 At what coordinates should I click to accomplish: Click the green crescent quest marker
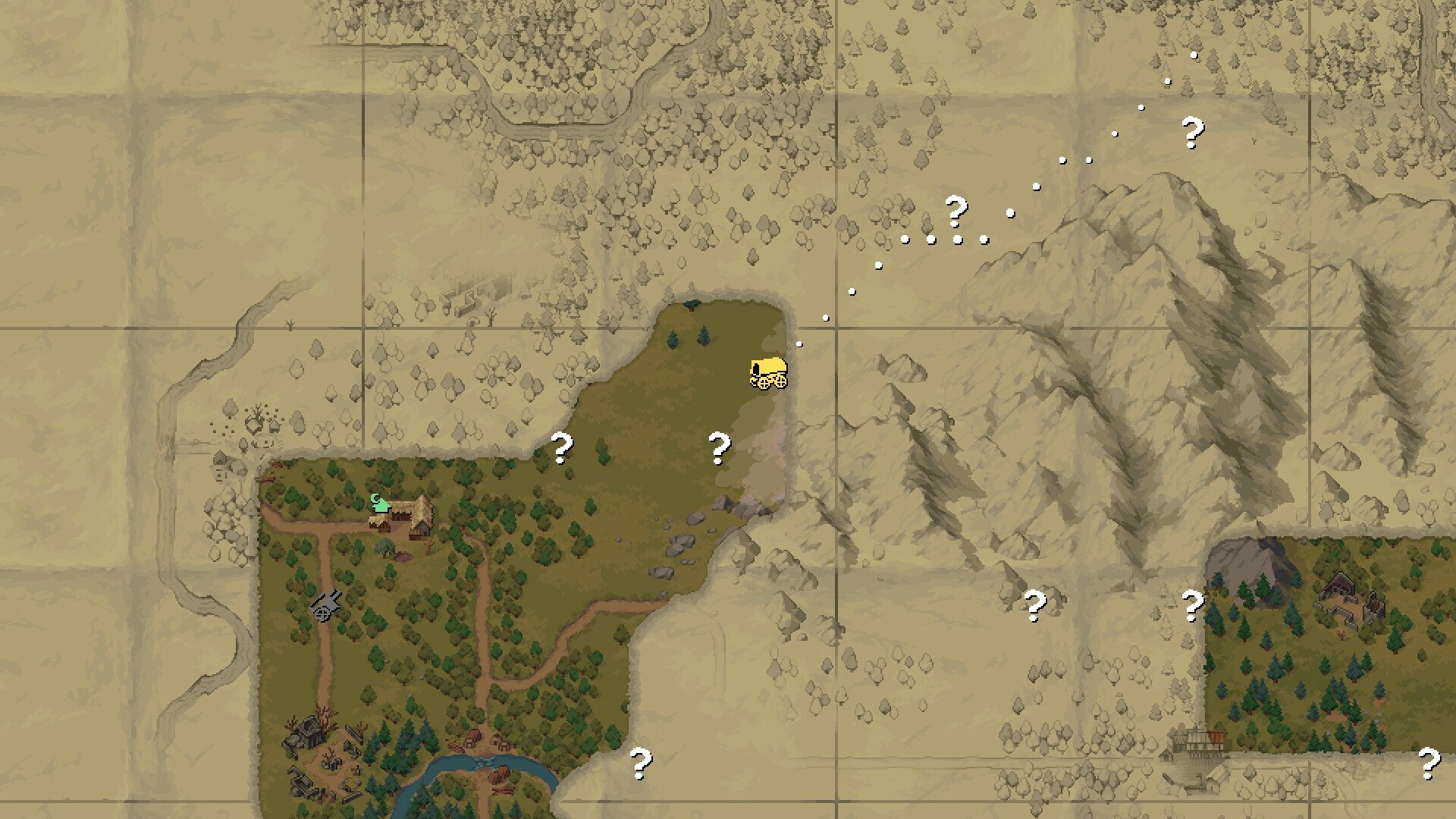pos(381,503)
